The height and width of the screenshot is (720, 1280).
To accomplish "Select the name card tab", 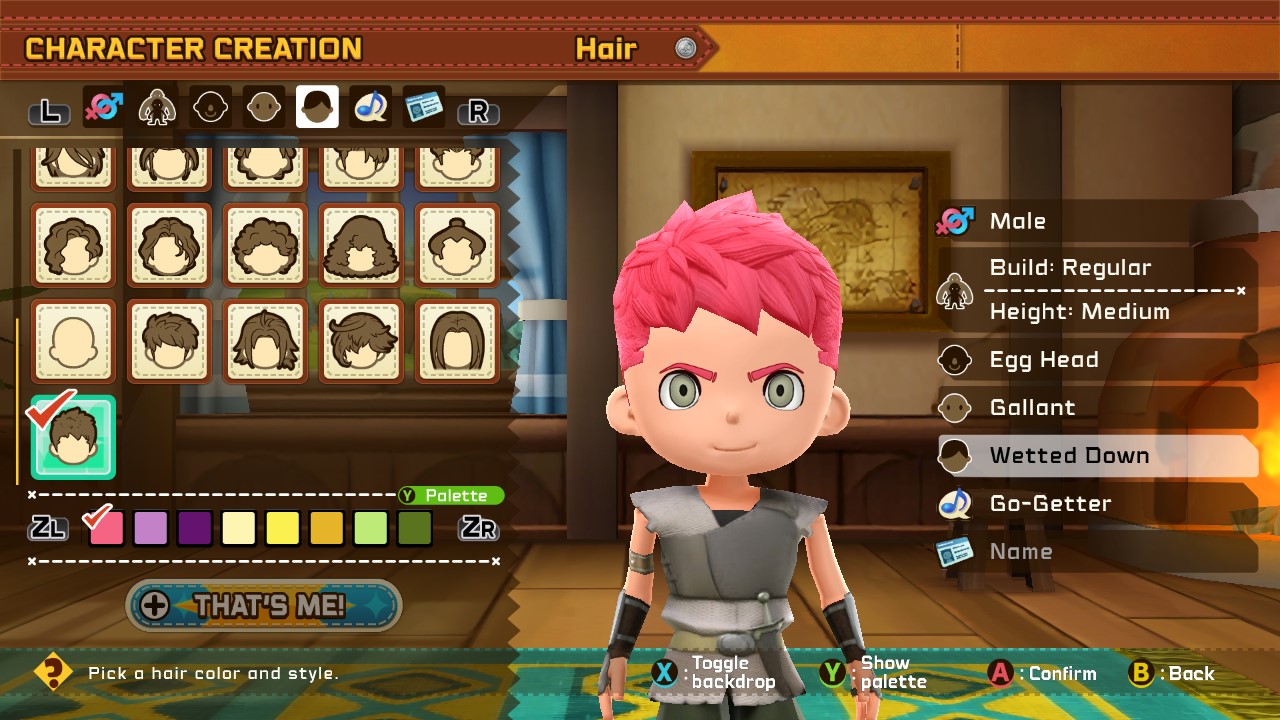I will [423, 107].
